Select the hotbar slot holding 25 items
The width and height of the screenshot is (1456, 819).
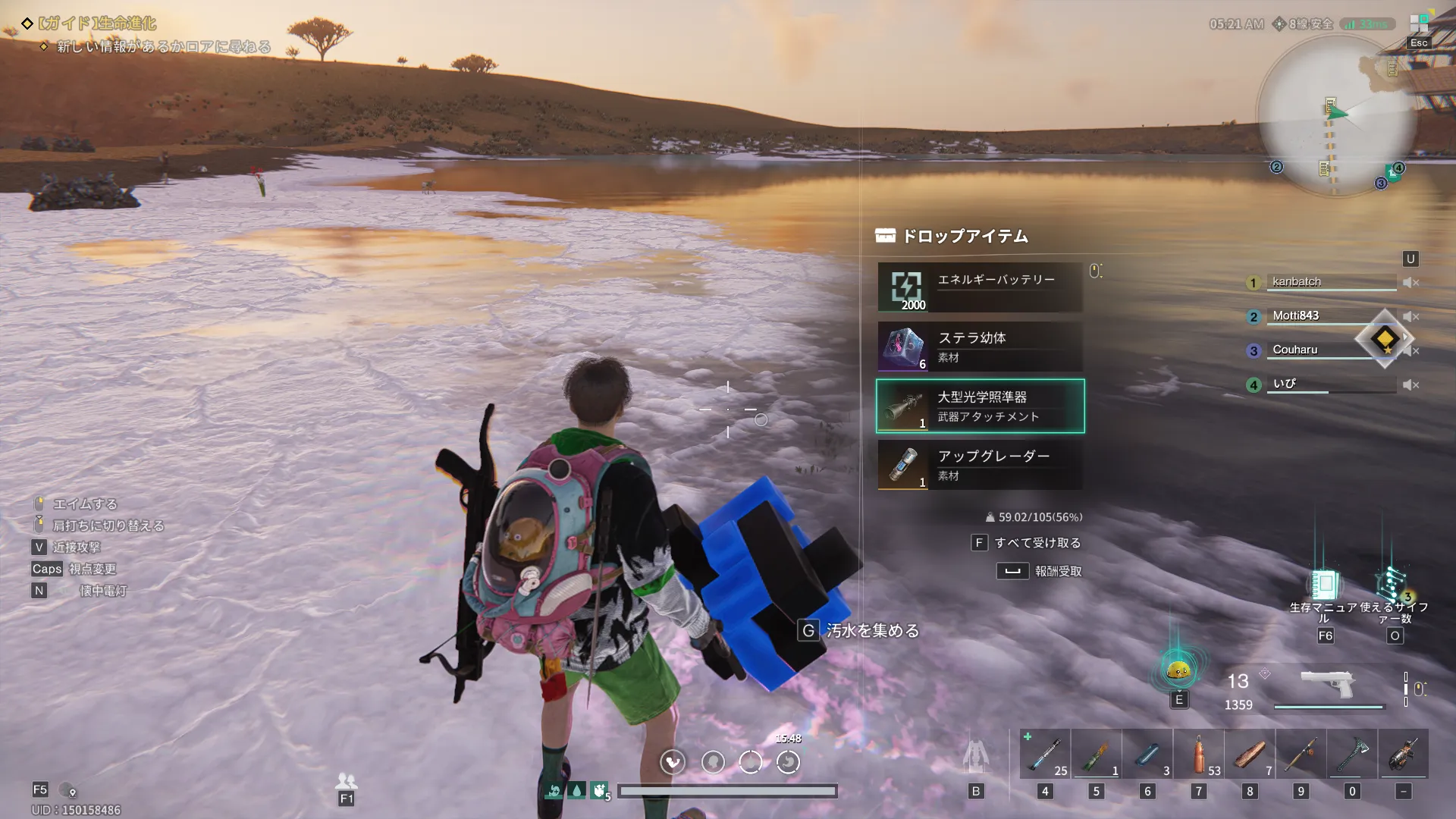pyautogui.click(x=1045, y=755)
